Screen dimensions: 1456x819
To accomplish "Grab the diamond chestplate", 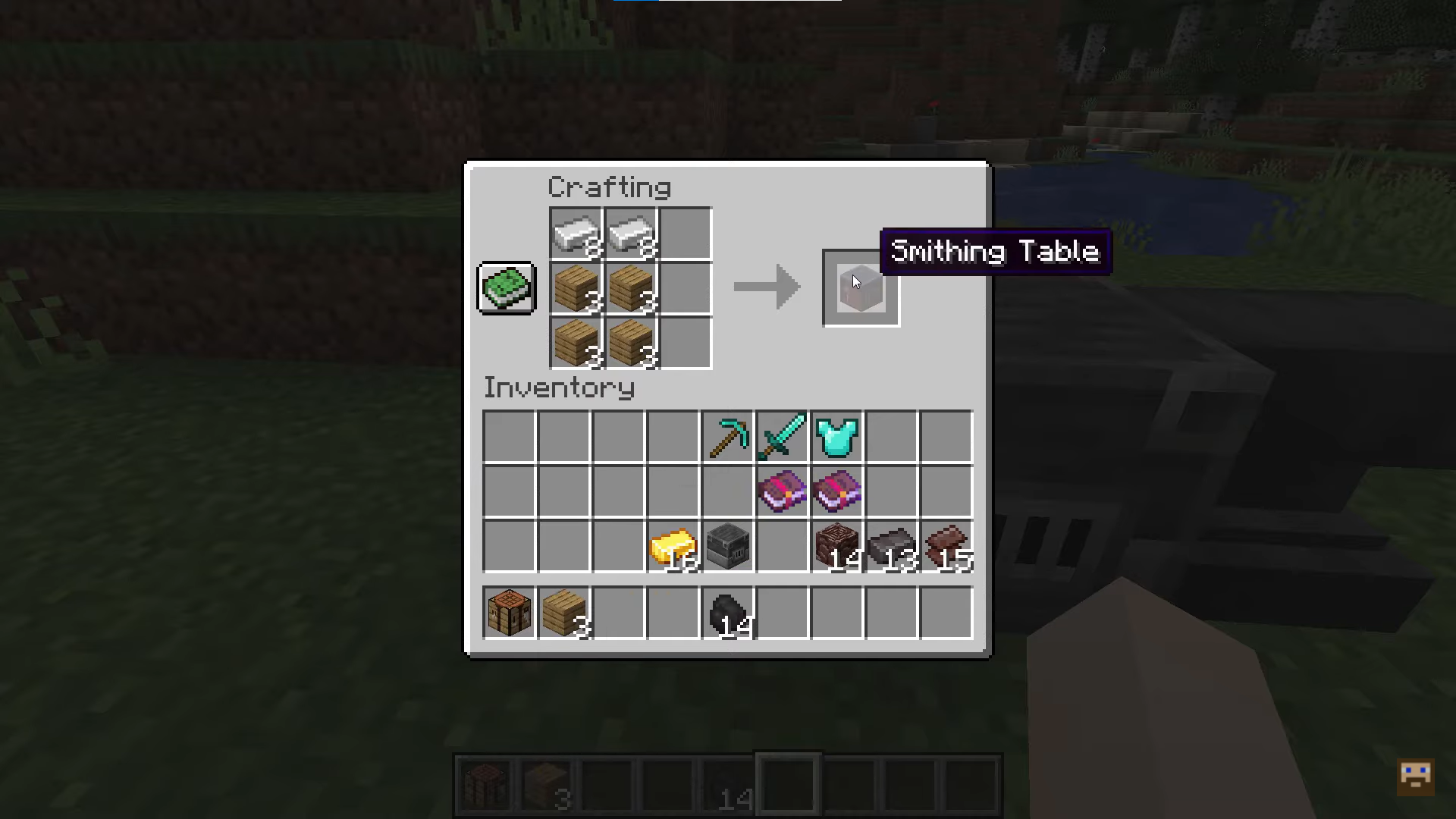I will tap(836, 436).
